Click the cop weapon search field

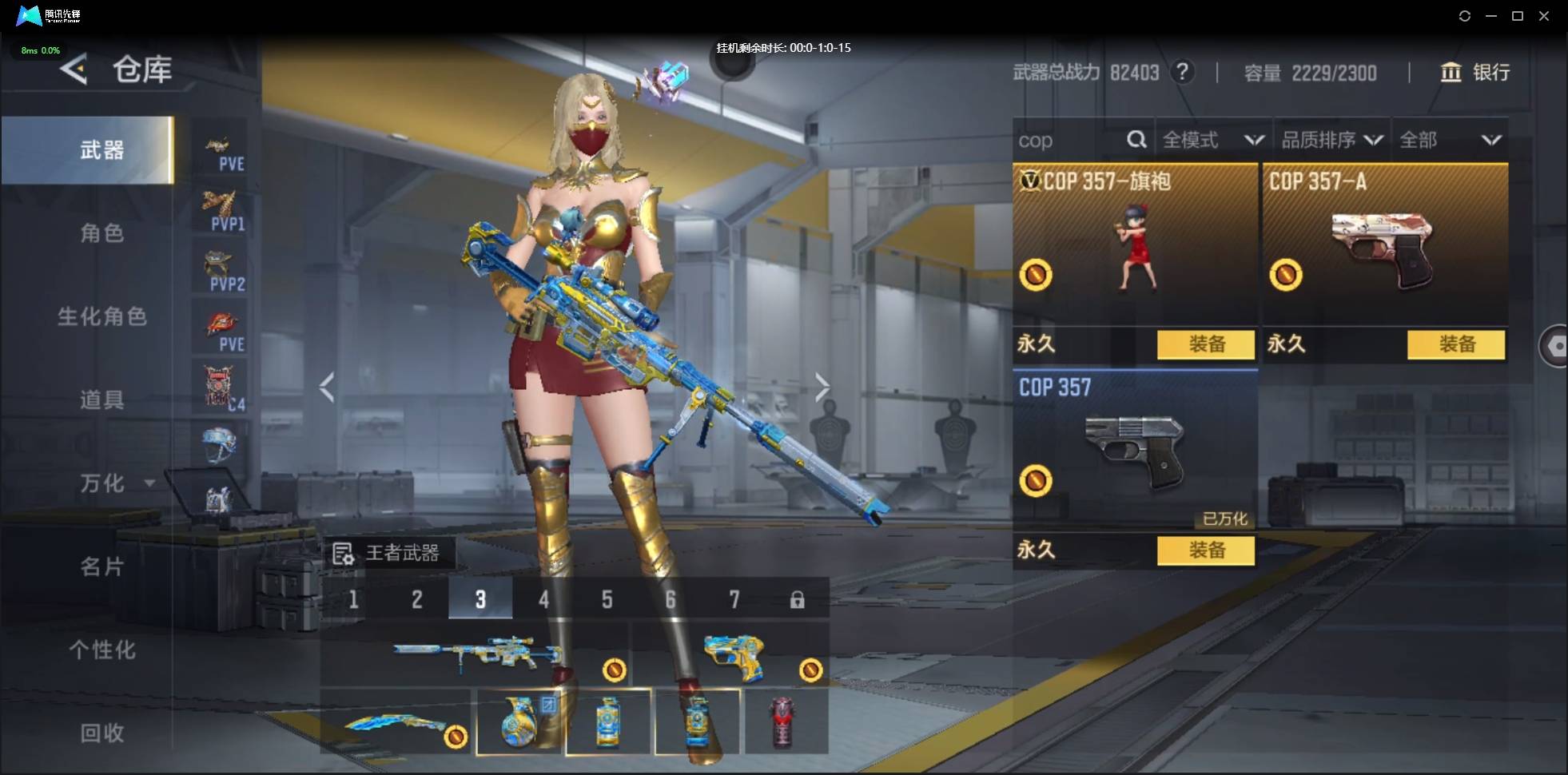tap(1069, 141)
